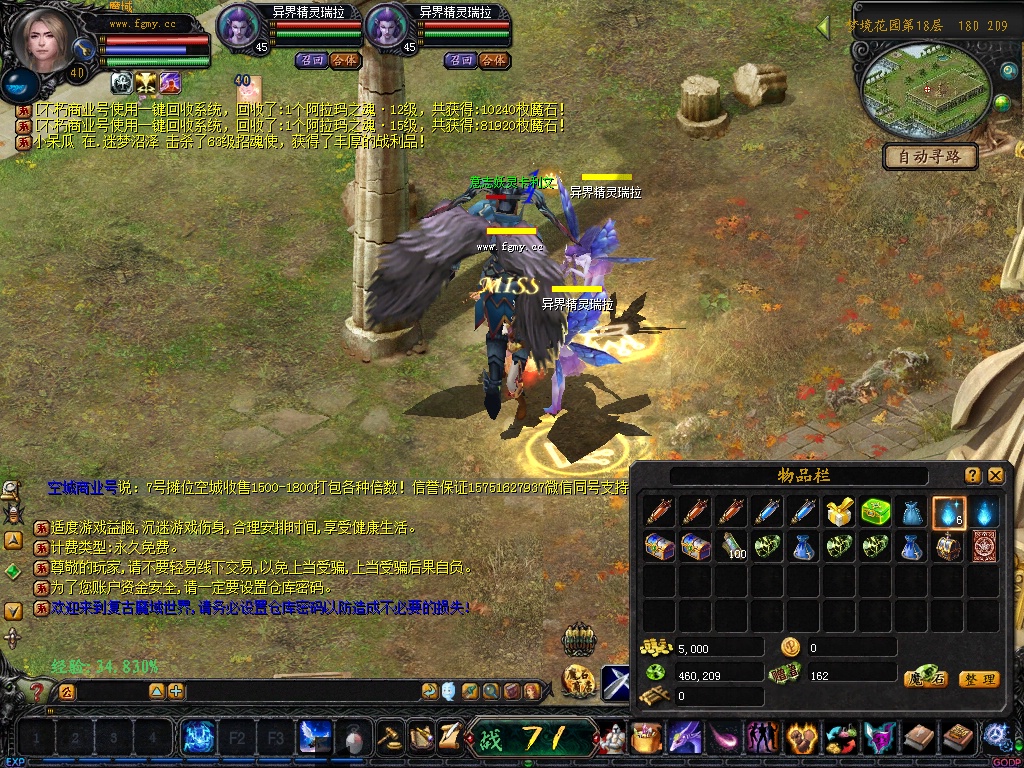Select the red magic card item
The height and width of the screenshot is (768, 1024).
[985, 547]
